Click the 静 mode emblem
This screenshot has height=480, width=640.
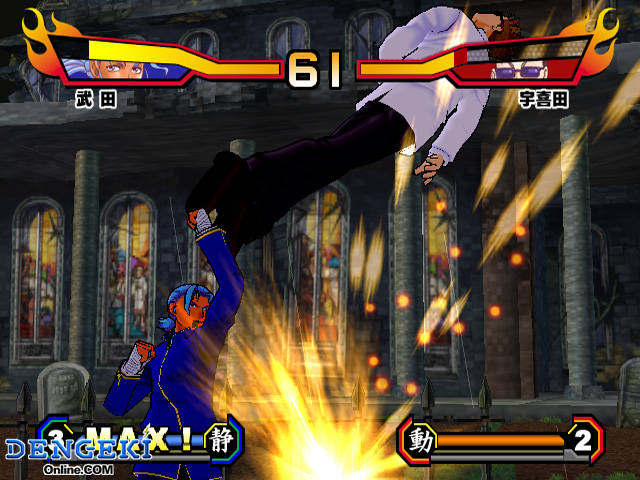click(x=221, y=437)
